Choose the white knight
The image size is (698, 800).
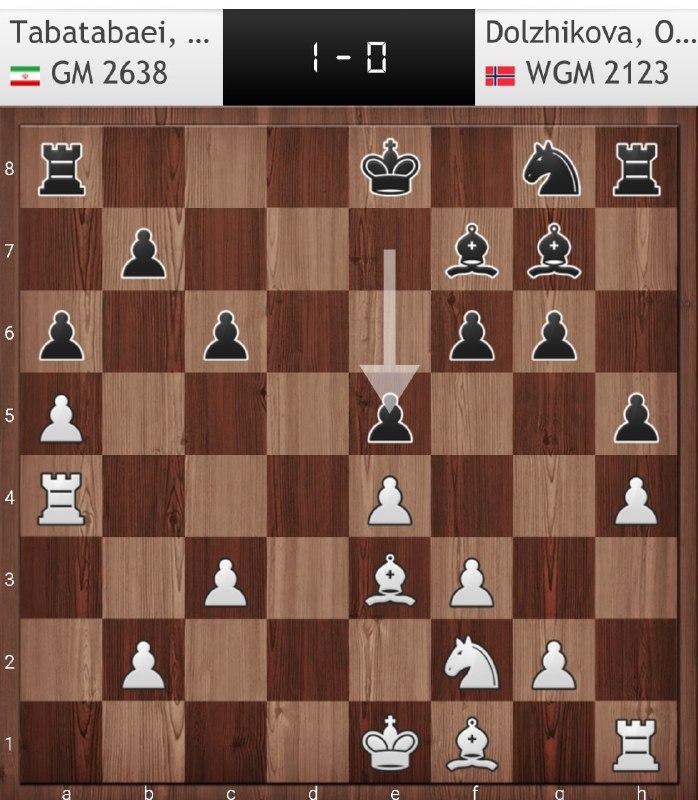(x=472, y=662)
